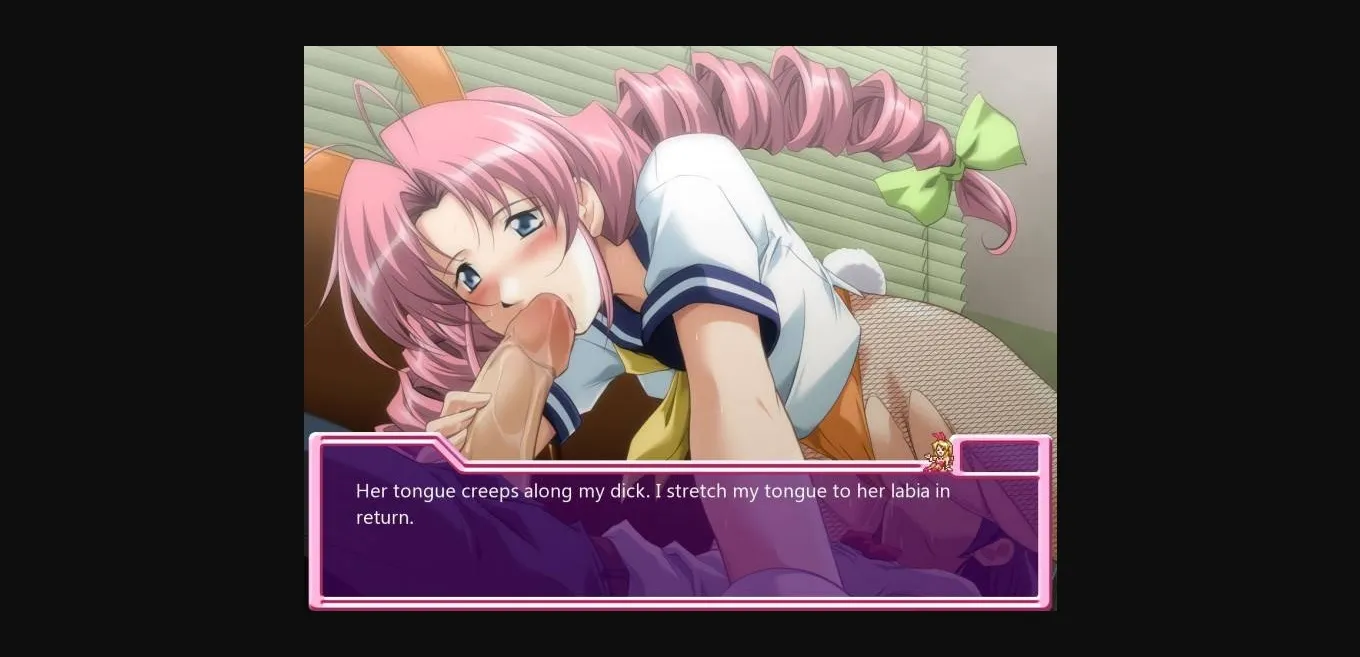Click the chibi character icon on the text box
This screenshot has height=657, width=1360.
(x=939, y=453)
